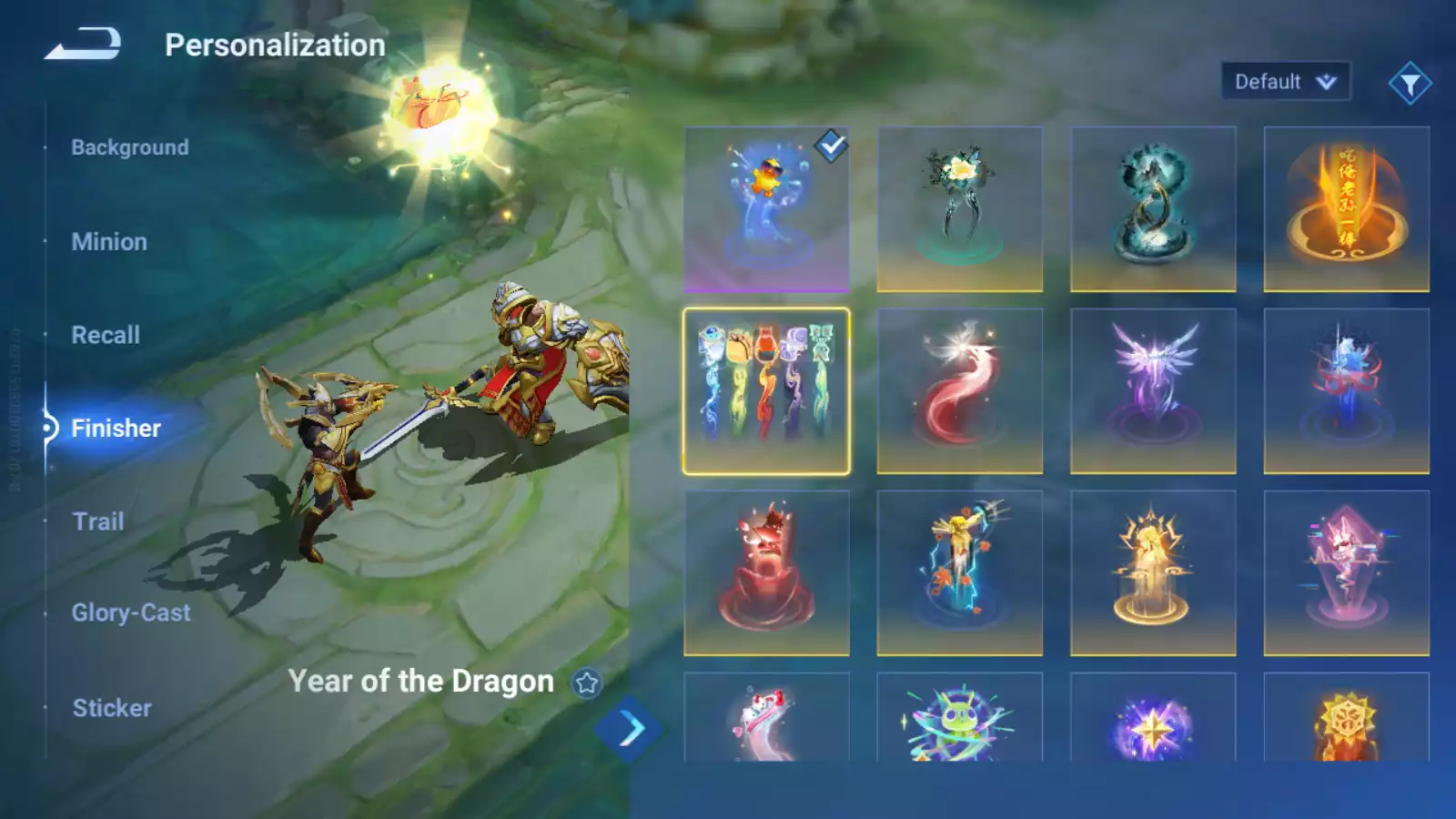Open the funnel filter button
This screenshot has width=1456, height=819.
click(1410, 84)
